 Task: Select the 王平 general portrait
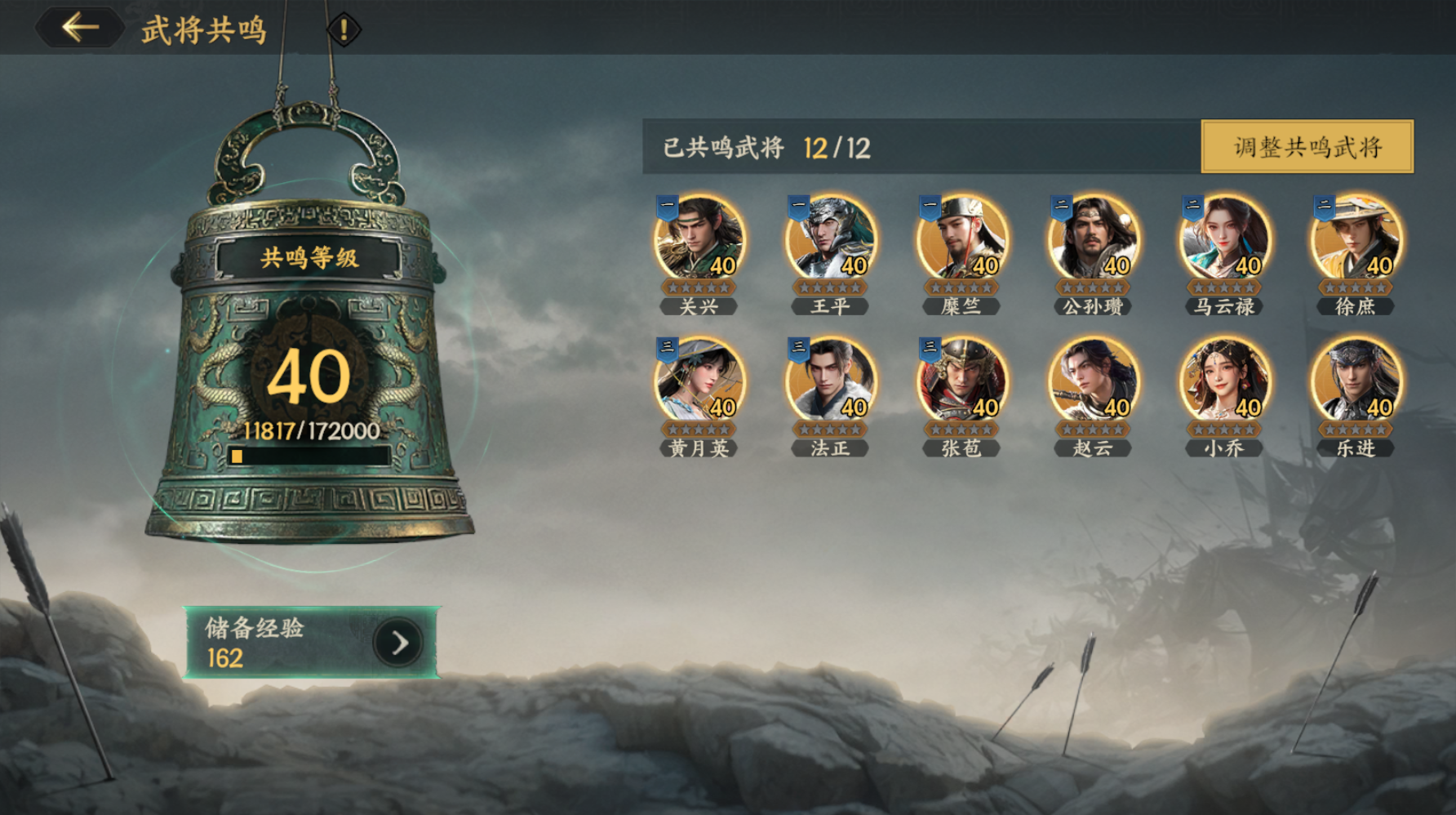[x=831, y=240]
